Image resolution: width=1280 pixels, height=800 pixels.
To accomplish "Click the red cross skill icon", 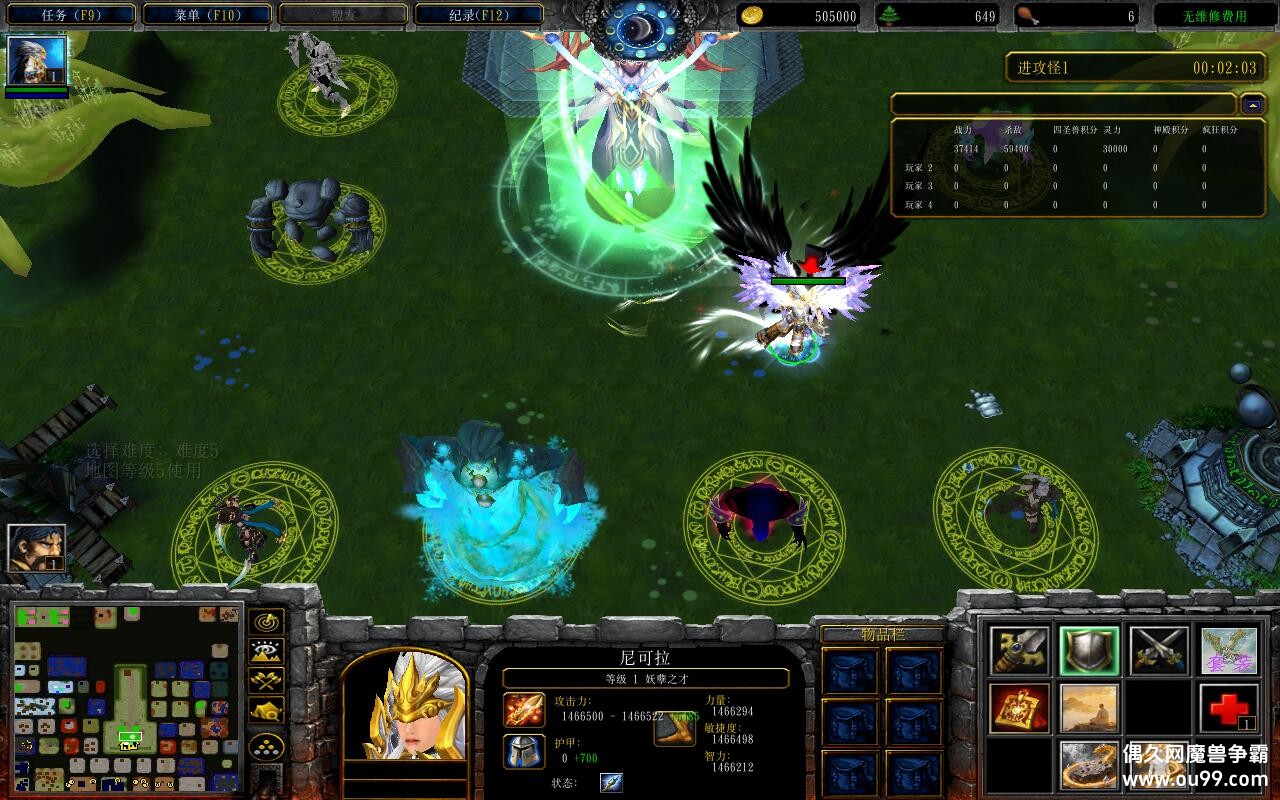I will tap(1229, 708).
